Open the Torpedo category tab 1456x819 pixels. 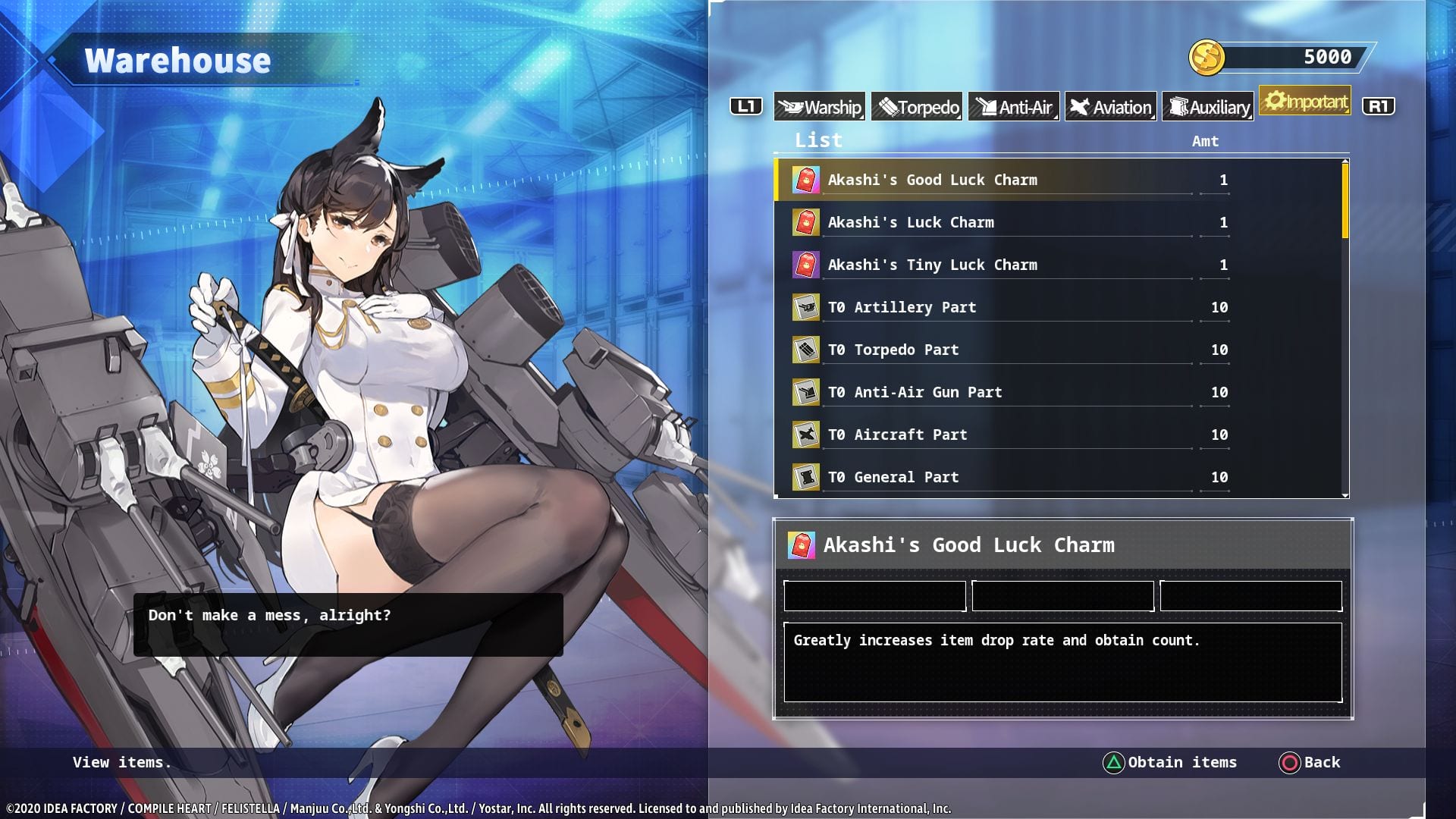tap(917, 107)
